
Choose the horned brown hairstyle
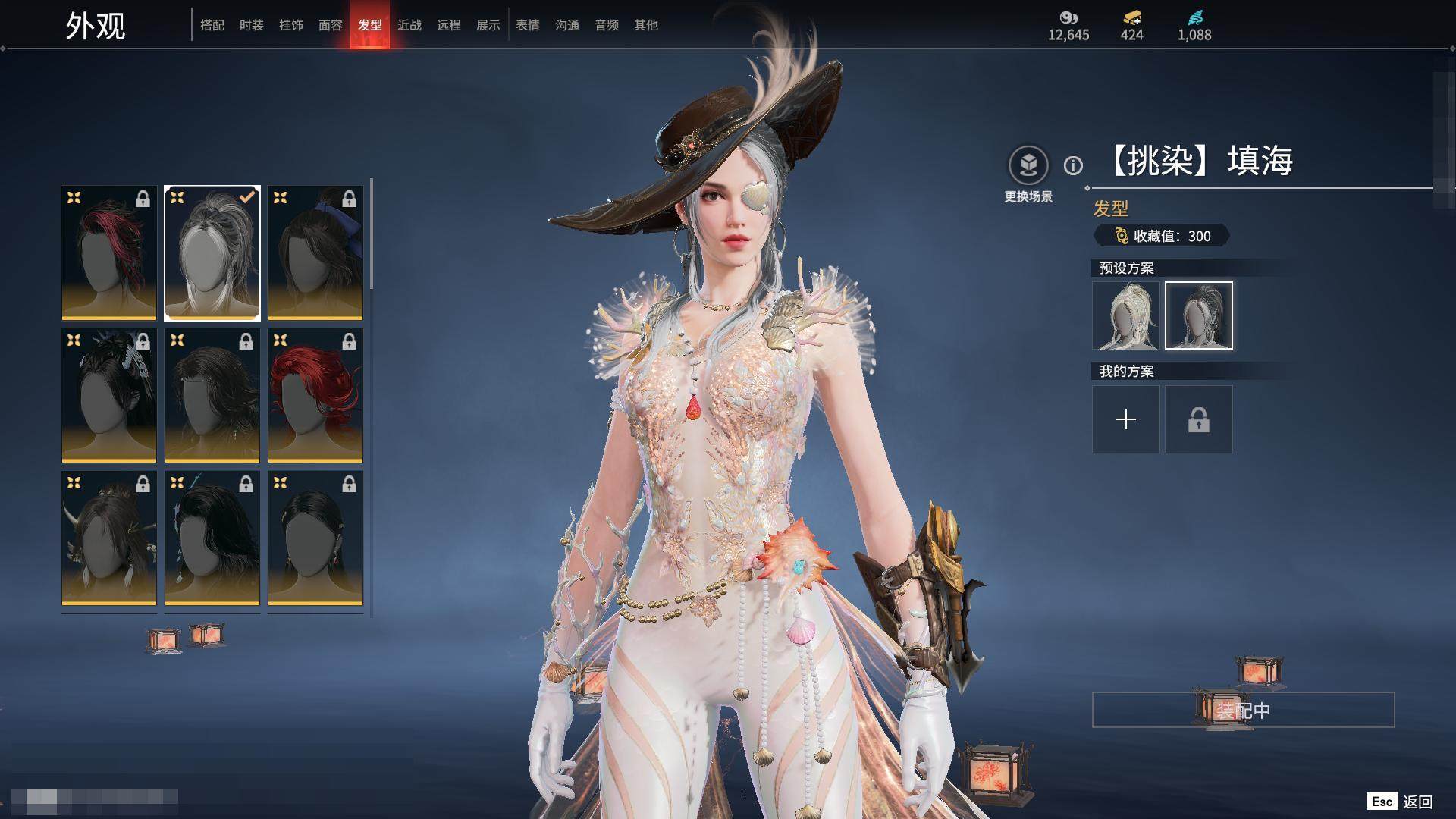click(x=109, y=538)
